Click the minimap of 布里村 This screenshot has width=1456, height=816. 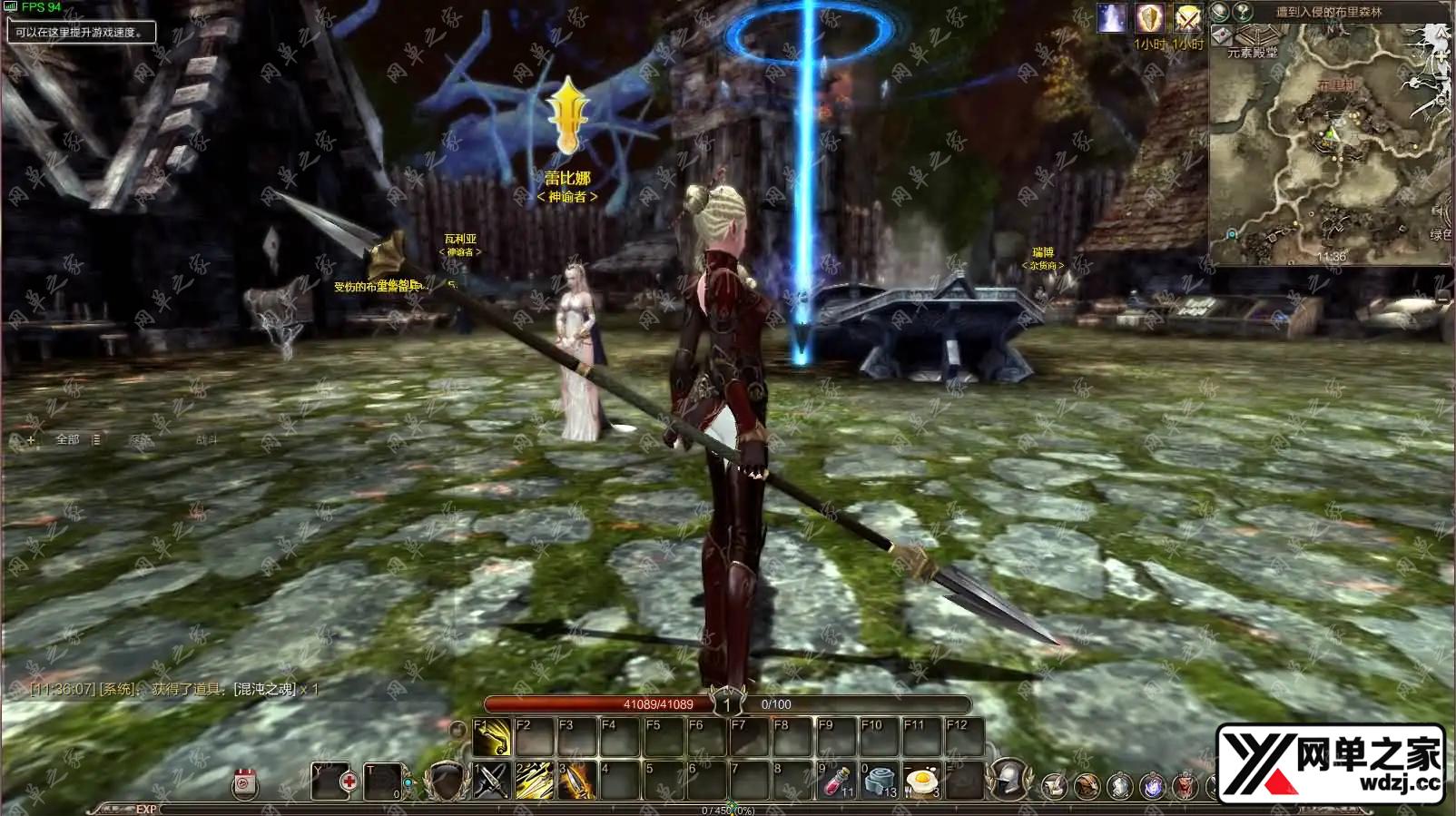[1330, 145]
